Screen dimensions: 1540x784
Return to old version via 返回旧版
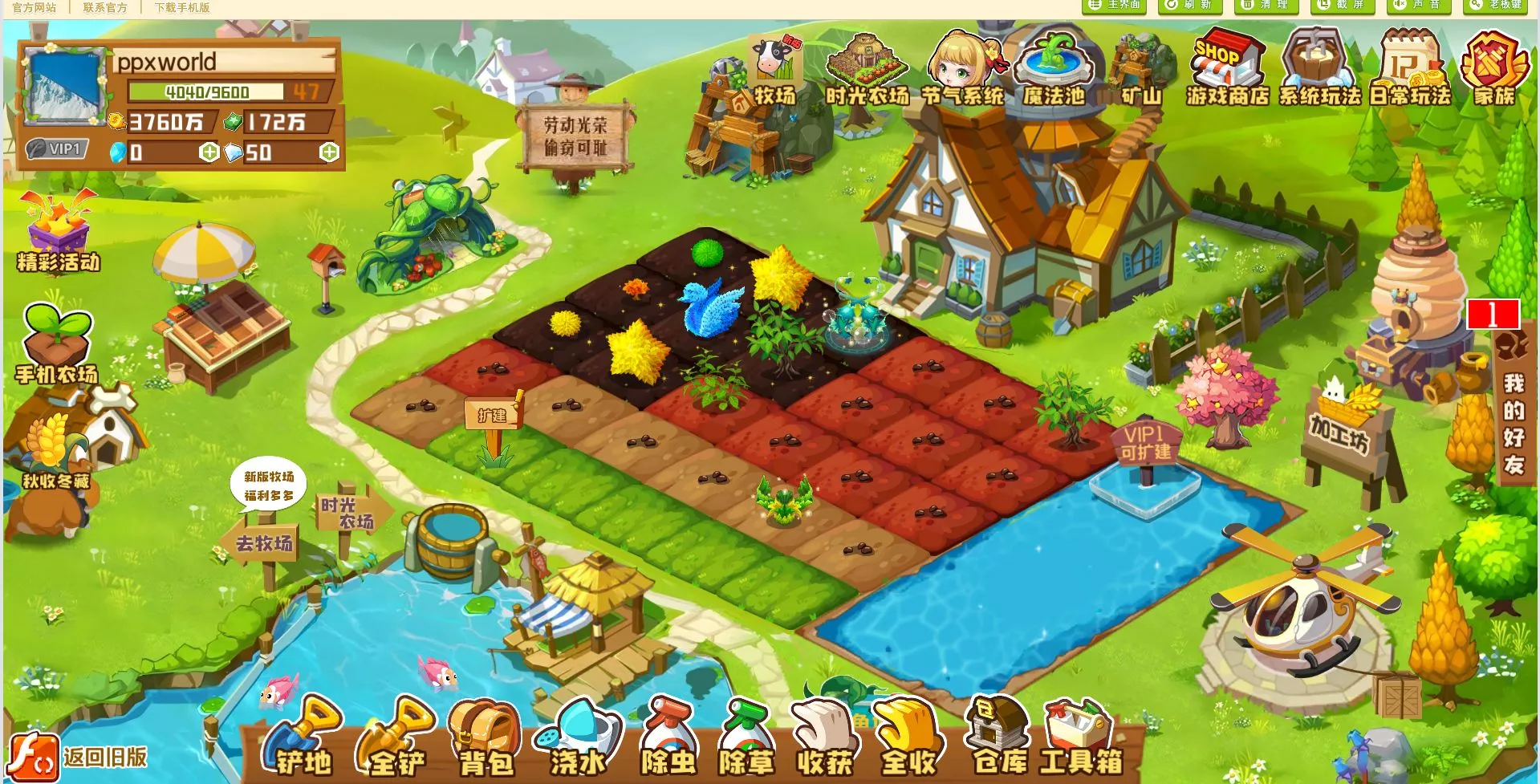(79, 757)
